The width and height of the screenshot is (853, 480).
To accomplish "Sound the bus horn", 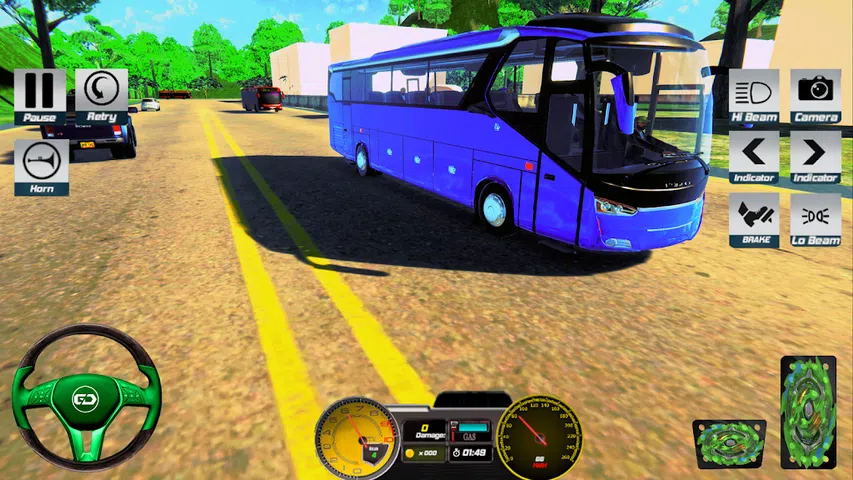I will pos(41,164).
